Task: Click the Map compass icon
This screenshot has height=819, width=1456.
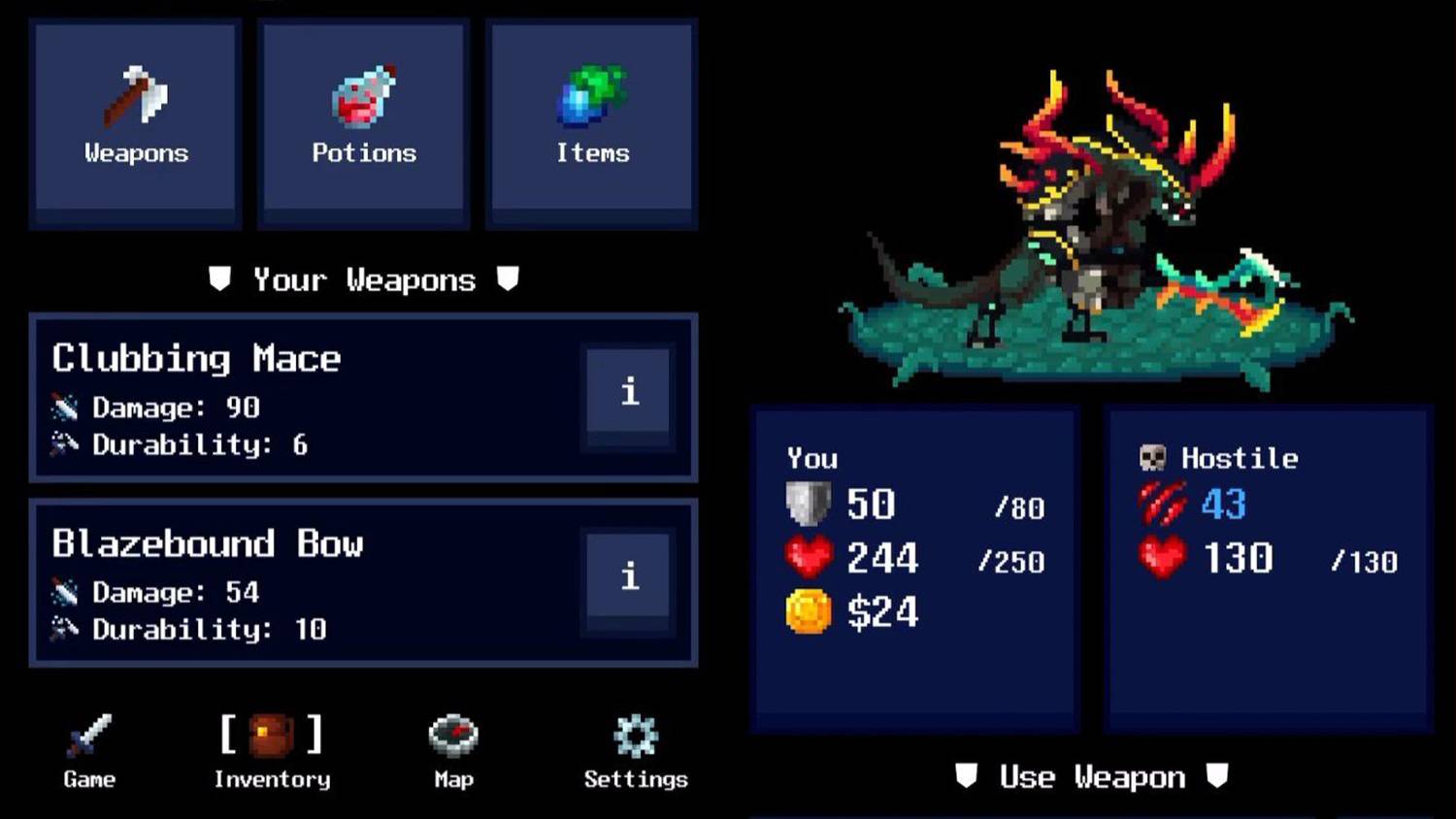Action: (x=451, y=735)
